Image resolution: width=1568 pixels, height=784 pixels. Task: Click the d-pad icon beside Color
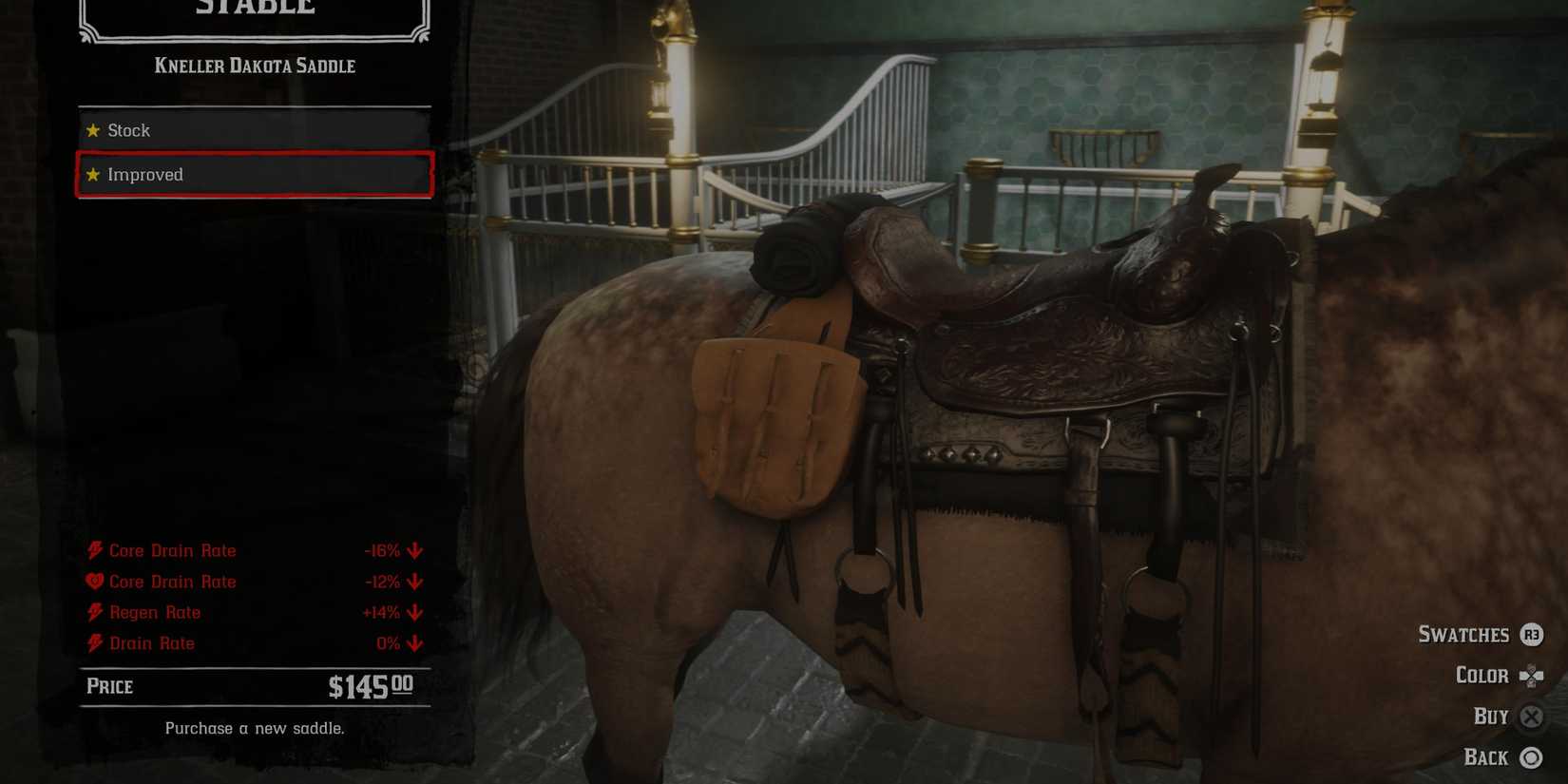[1532, 676]
